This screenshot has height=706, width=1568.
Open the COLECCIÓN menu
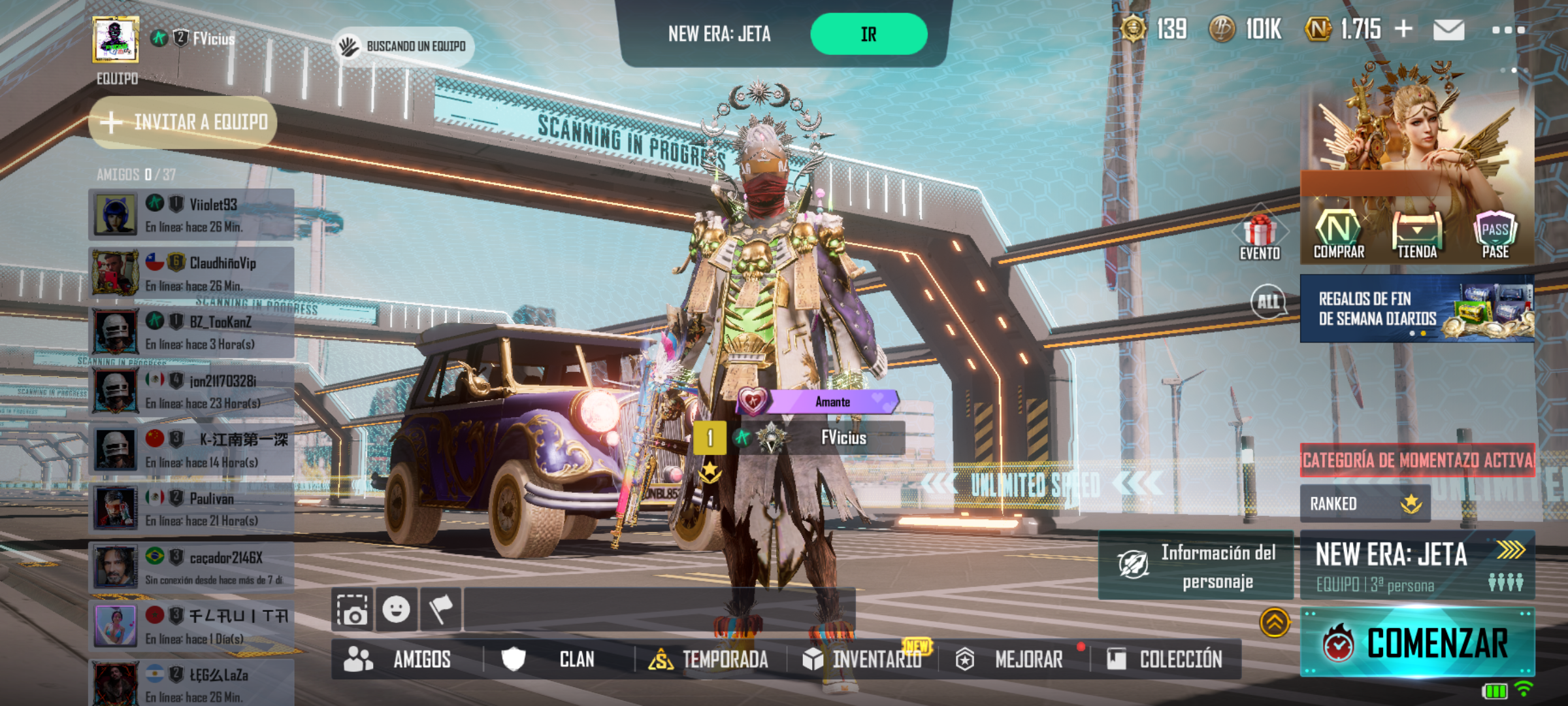pos(1165,660)
